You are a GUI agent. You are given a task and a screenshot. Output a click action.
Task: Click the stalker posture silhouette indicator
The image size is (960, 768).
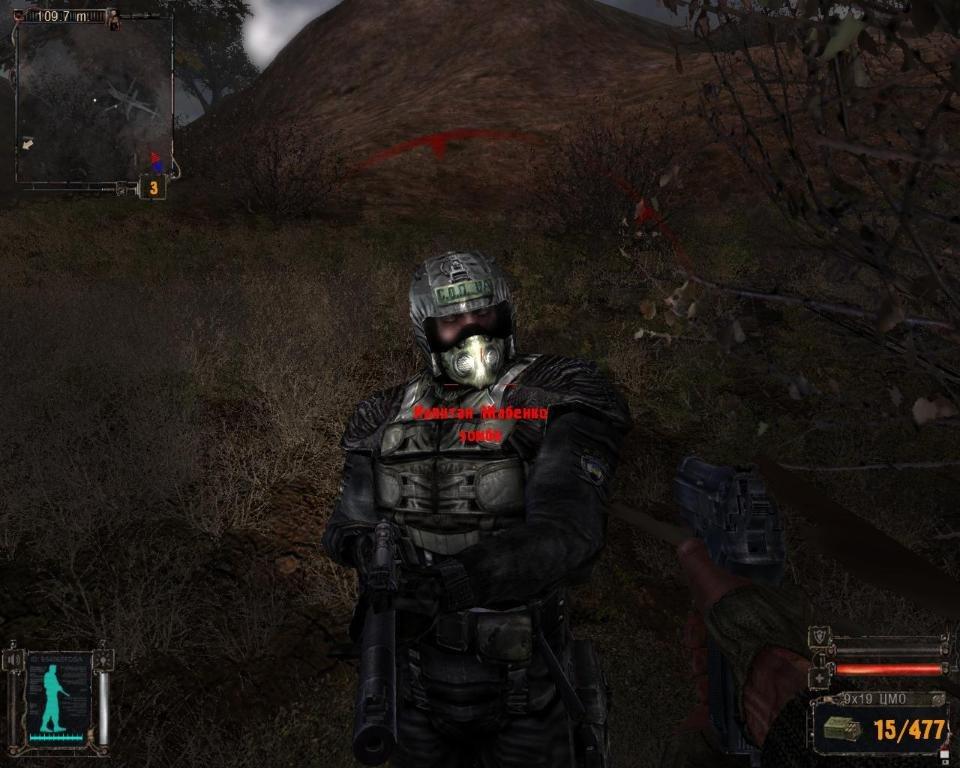point(57,697)
